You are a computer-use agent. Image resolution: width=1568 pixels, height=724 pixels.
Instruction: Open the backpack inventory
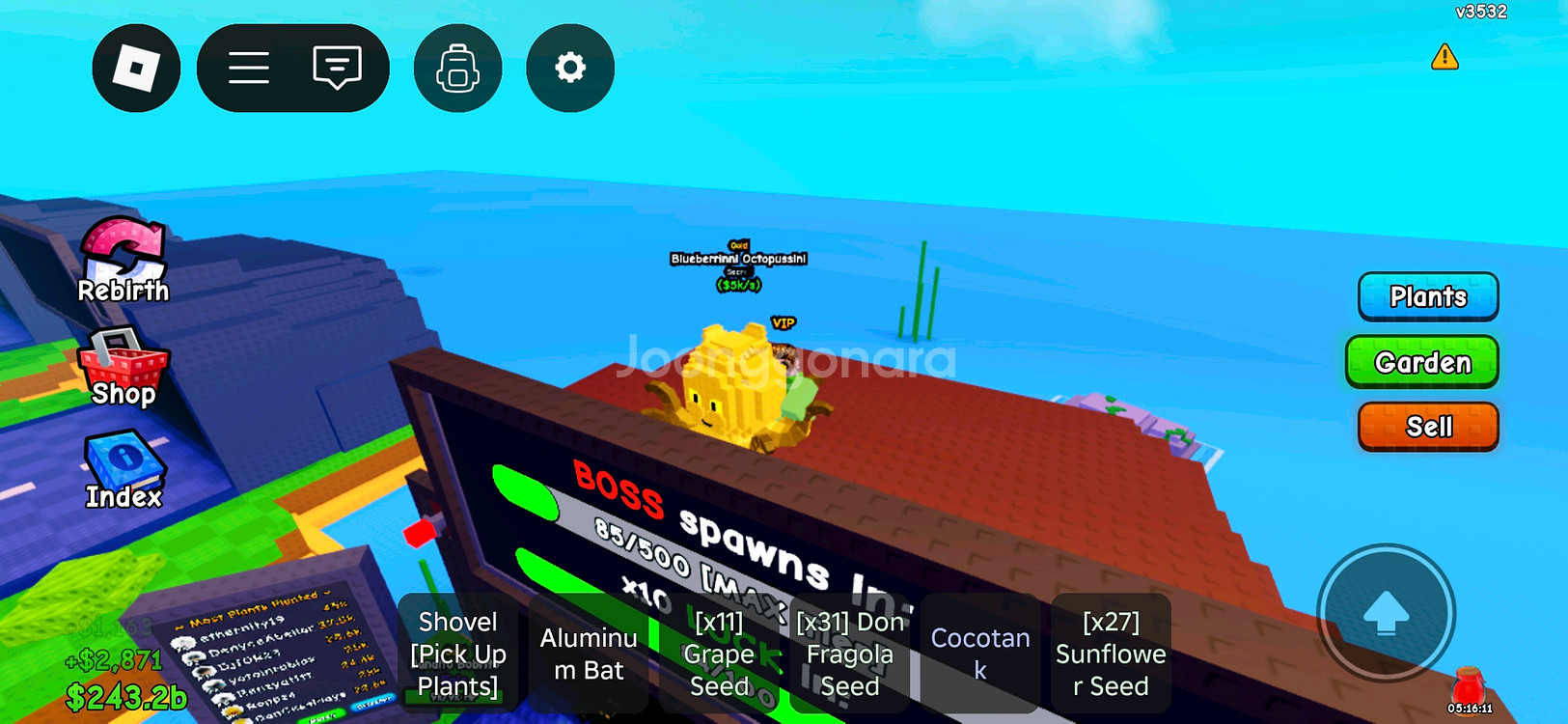pos(457,69)
